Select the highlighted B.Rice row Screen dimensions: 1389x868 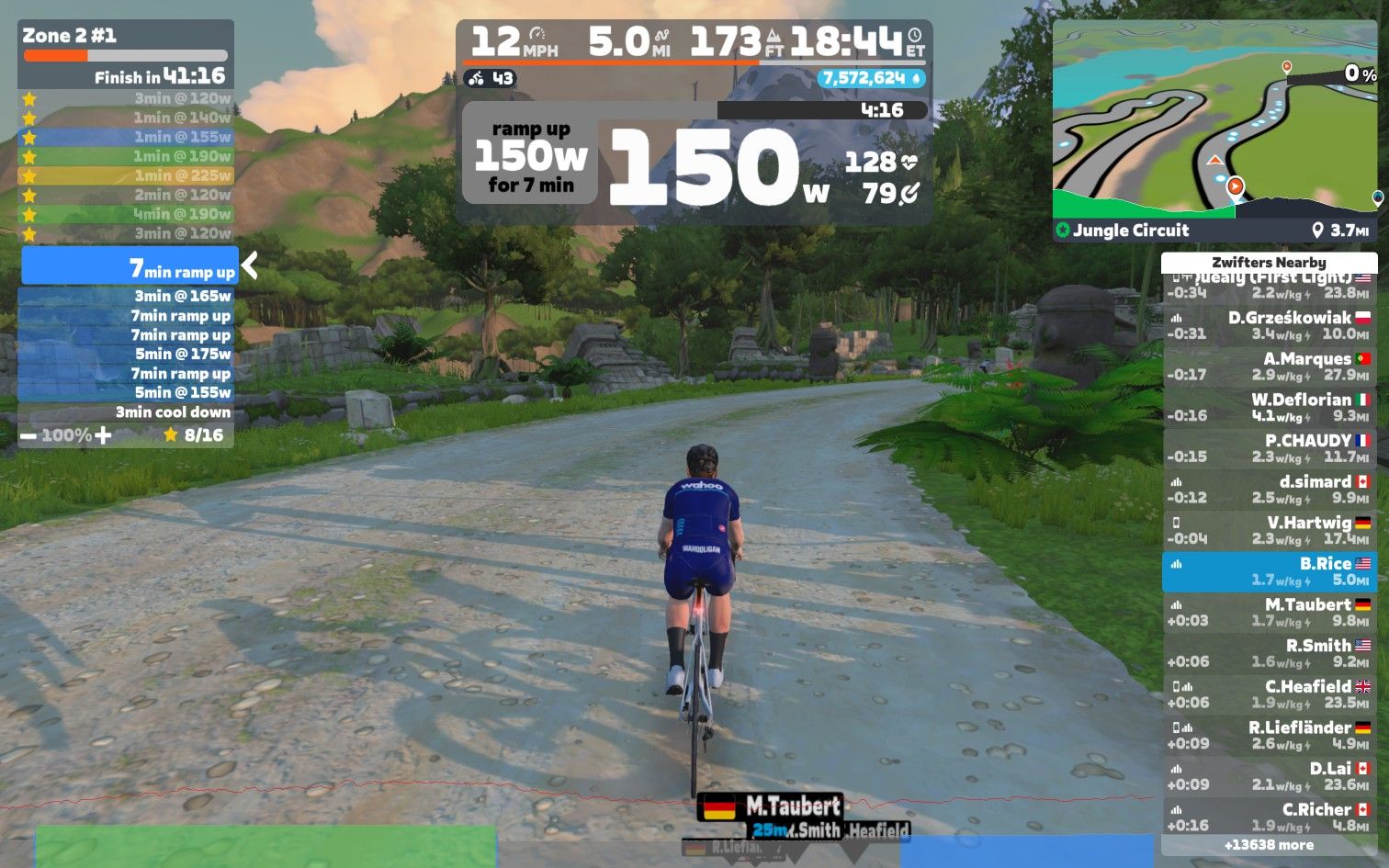coord(1269,571)
